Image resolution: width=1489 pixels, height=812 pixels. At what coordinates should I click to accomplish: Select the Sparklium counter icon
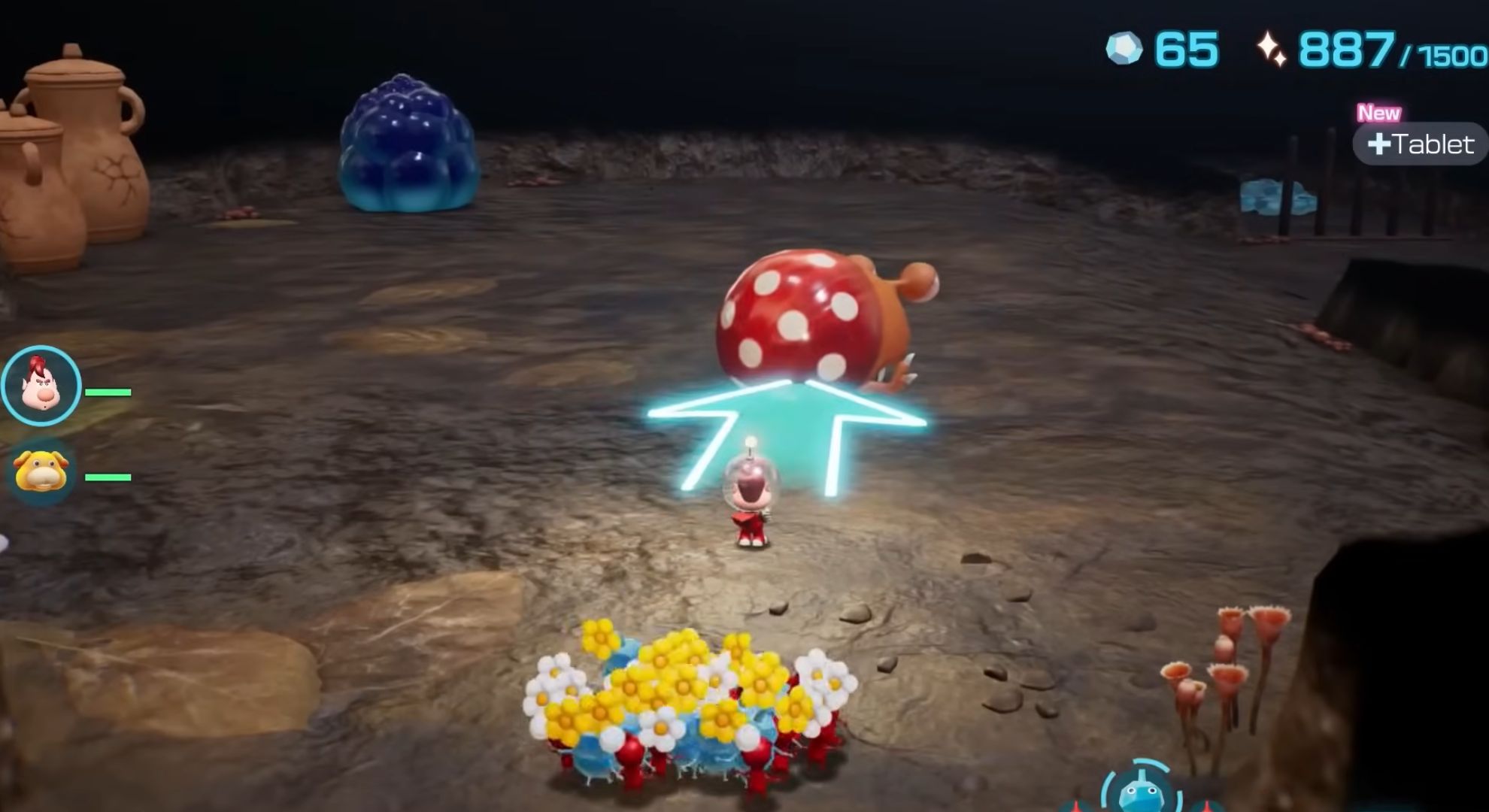coord(1272,47)
